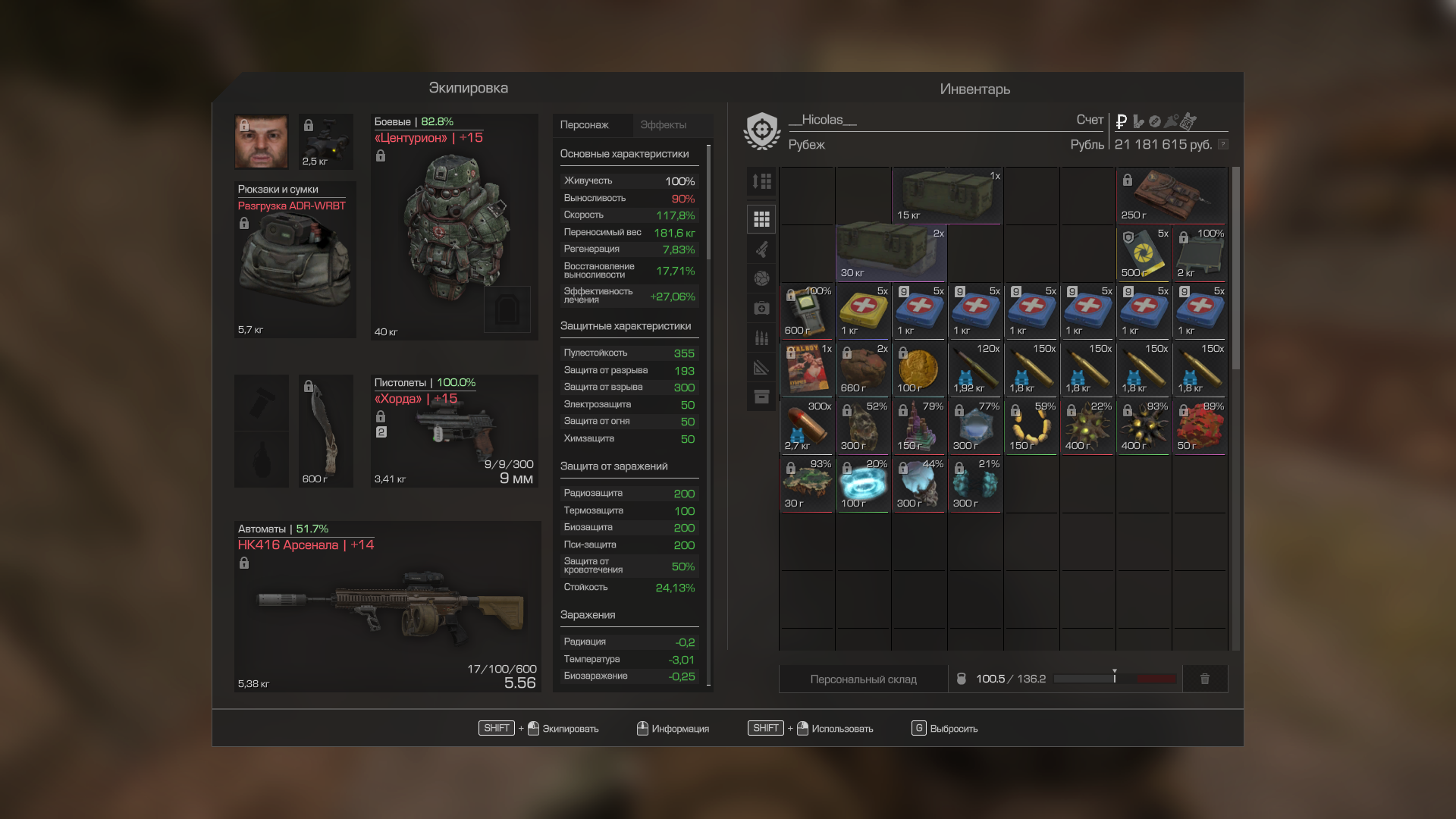The height and width of the screenshot is (819, 1456).
Task: Filter inventory by ammunition
Action: click(761, 337)
